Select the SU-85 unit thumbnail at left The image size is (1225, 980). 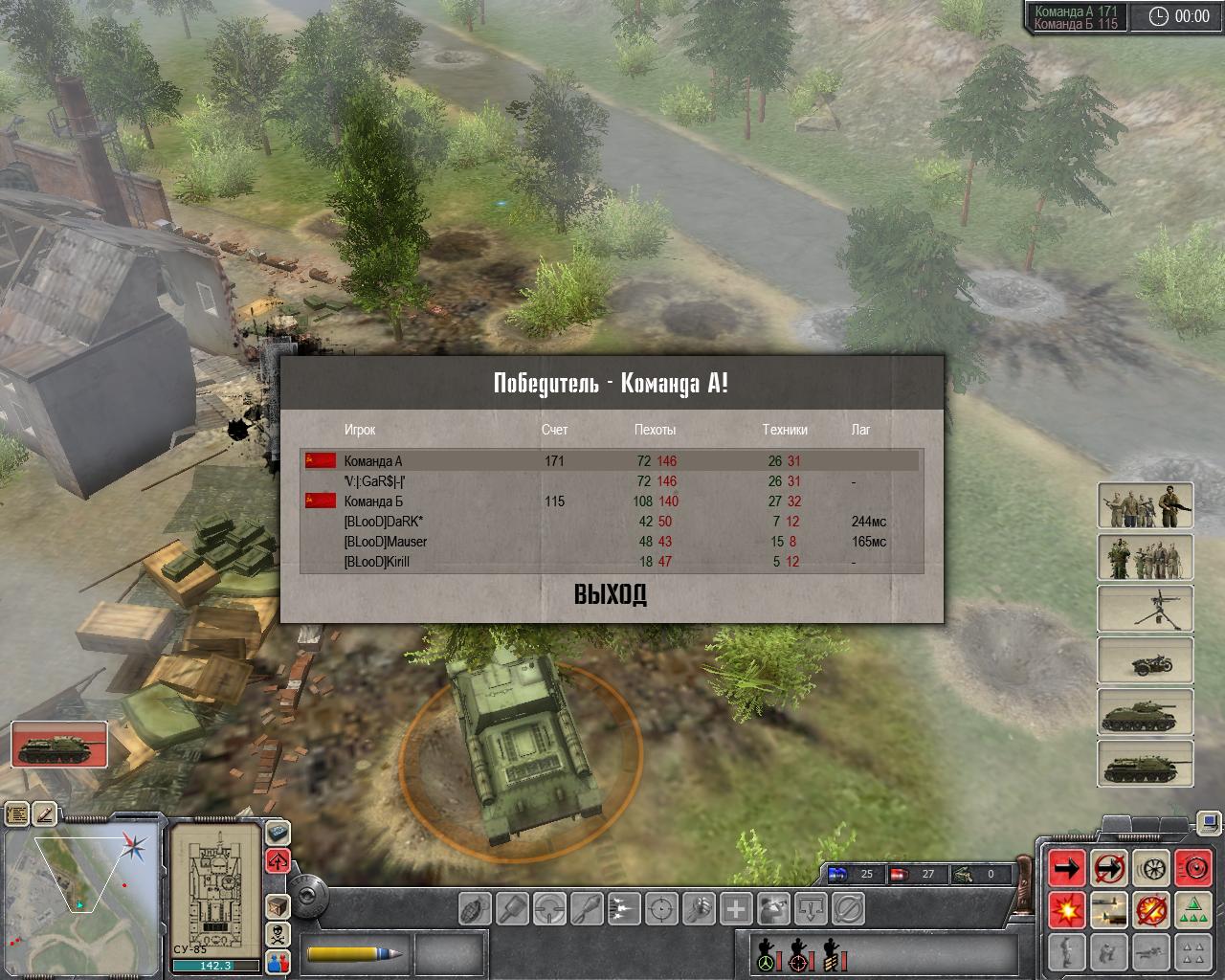click(59, 744)
